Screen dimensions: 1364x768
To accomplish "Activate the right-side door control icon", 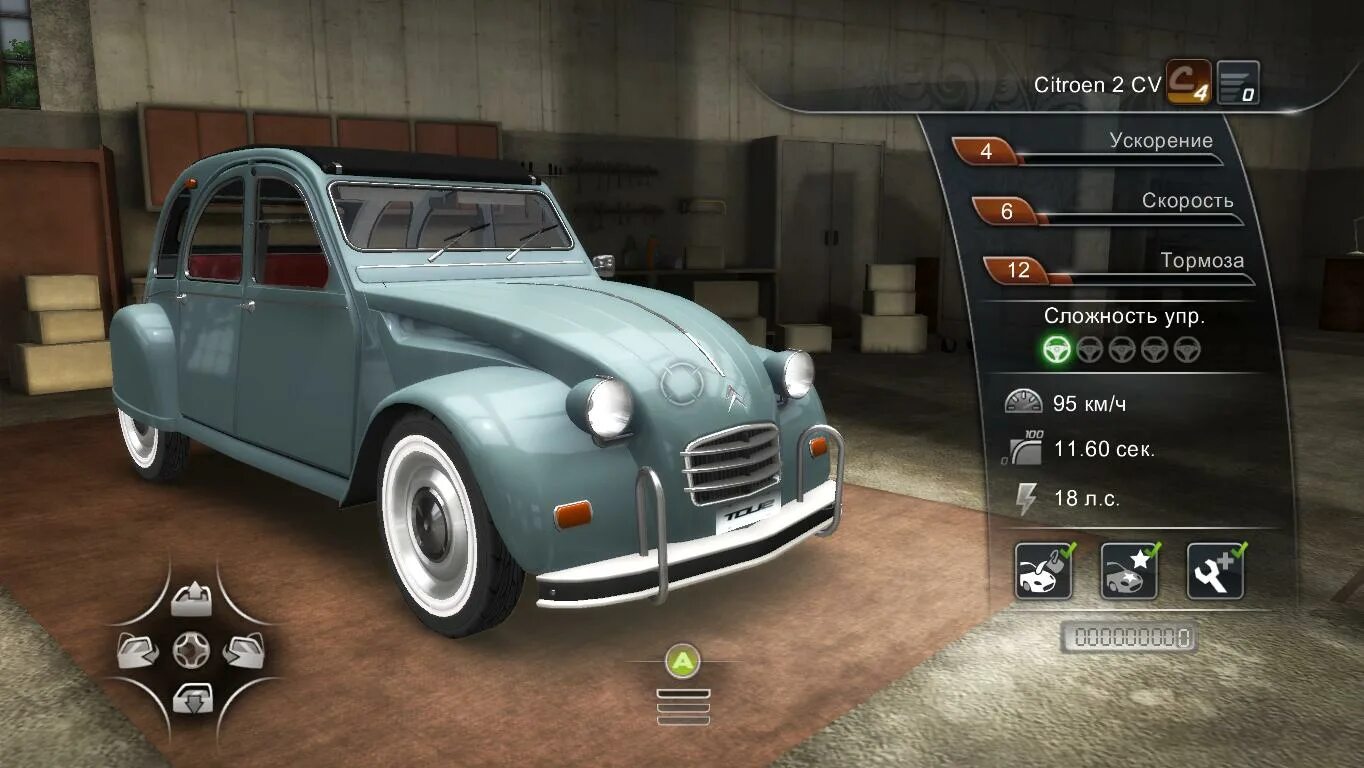I will click(243, 651).
